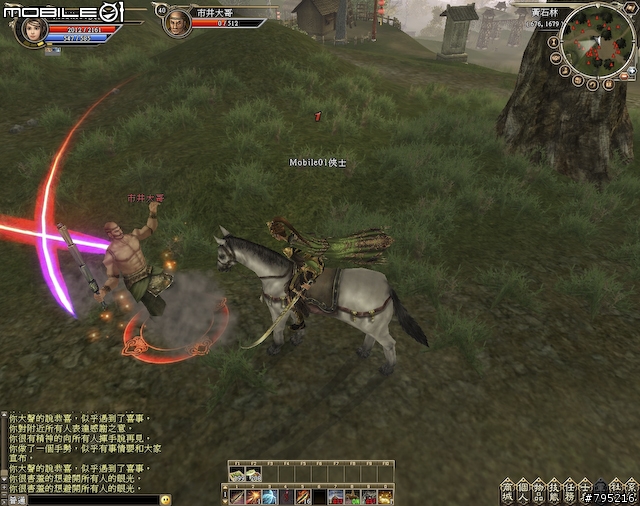The width and height of the screenshot is (640, 506).
Task: Activate the first sword slash skill in hotbar
Action: pos(237,496)
